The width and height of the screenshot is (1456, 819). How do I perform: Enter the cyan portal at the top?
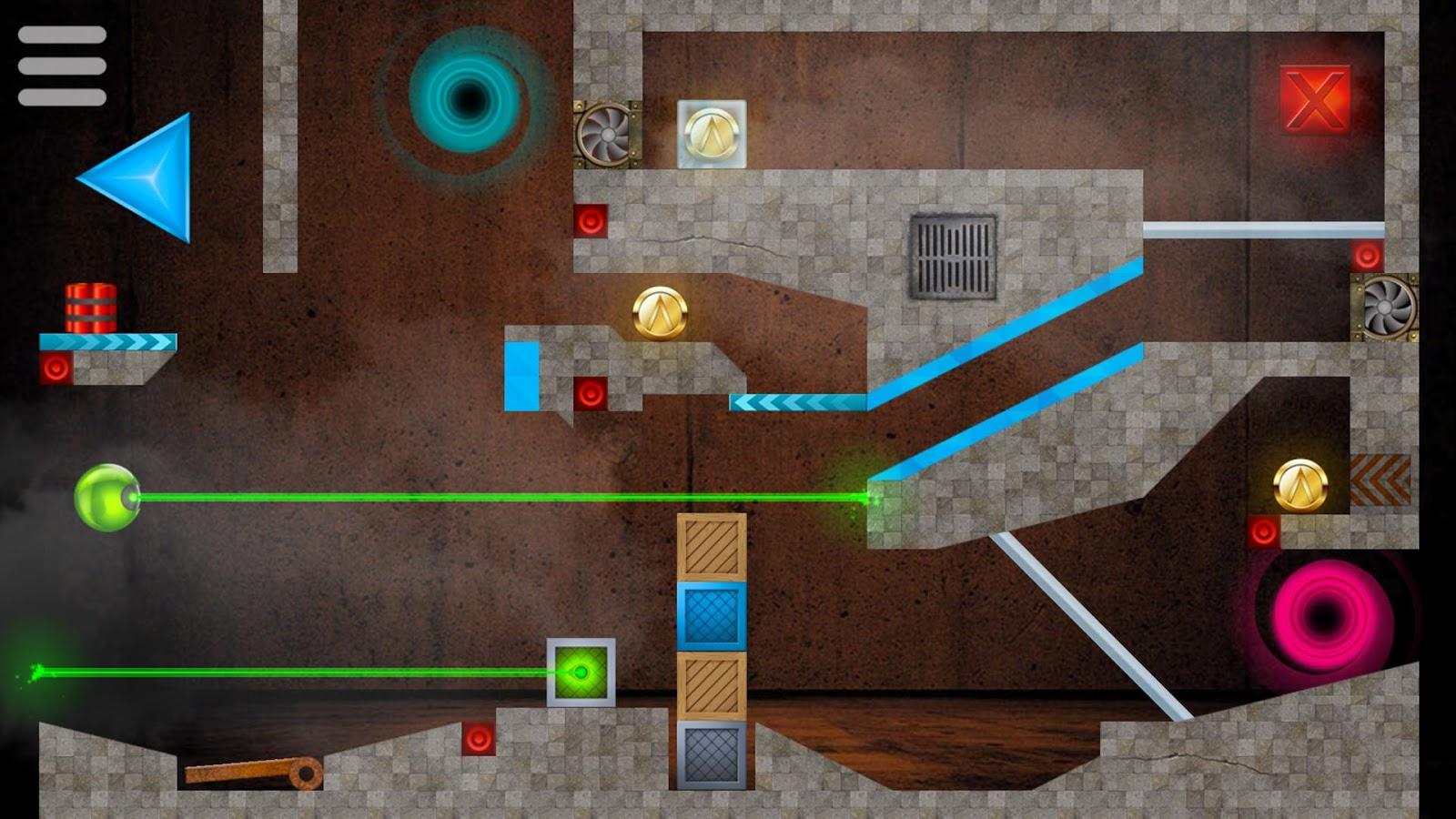click(464, 100)
